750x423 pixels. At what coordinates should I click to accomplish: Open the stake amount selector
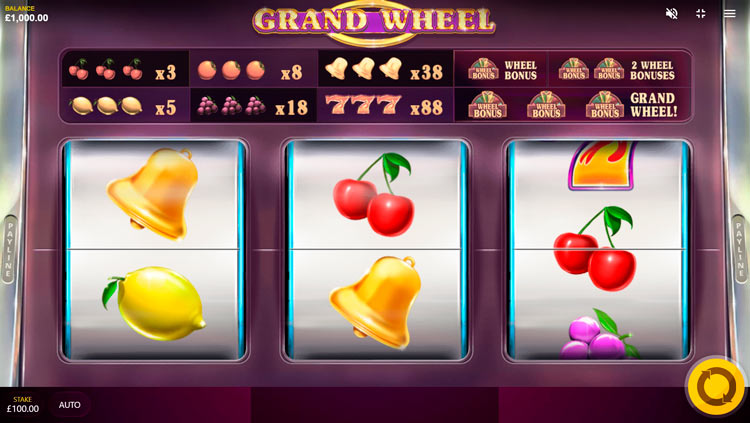coord(23,405)
